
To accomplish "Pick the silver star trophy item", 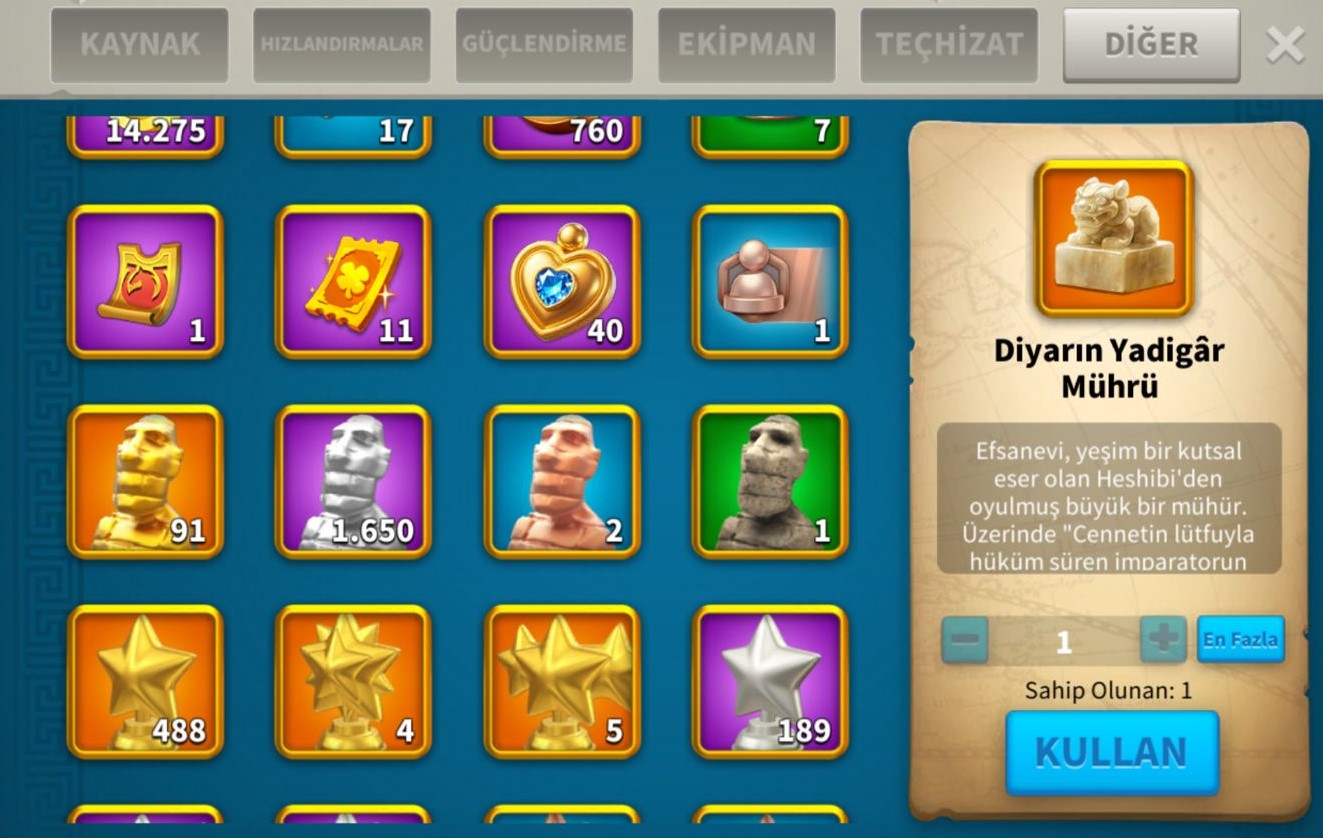I will pos(769,681).
